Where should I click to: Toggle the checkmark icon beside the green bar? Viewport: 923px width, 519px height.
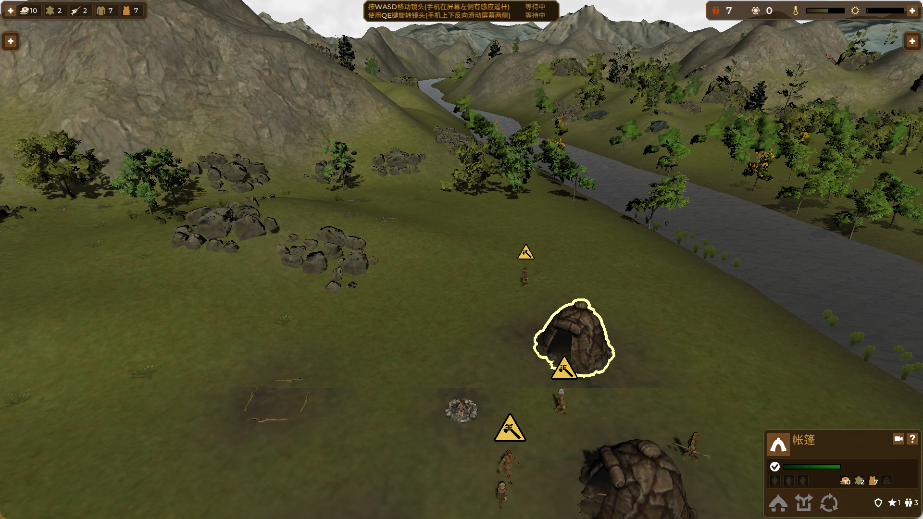point(775,466)
